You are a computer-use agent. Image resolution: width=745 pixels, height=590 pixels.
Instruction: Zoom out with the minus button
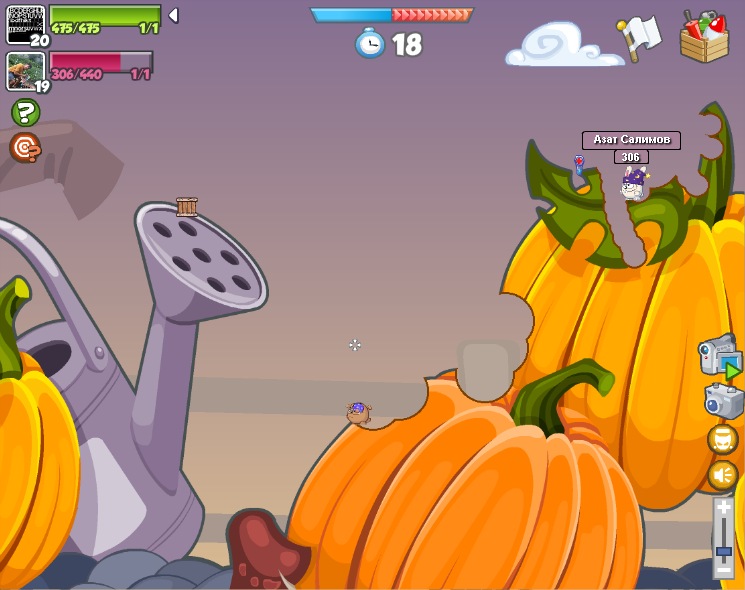[x=723, y=568]
